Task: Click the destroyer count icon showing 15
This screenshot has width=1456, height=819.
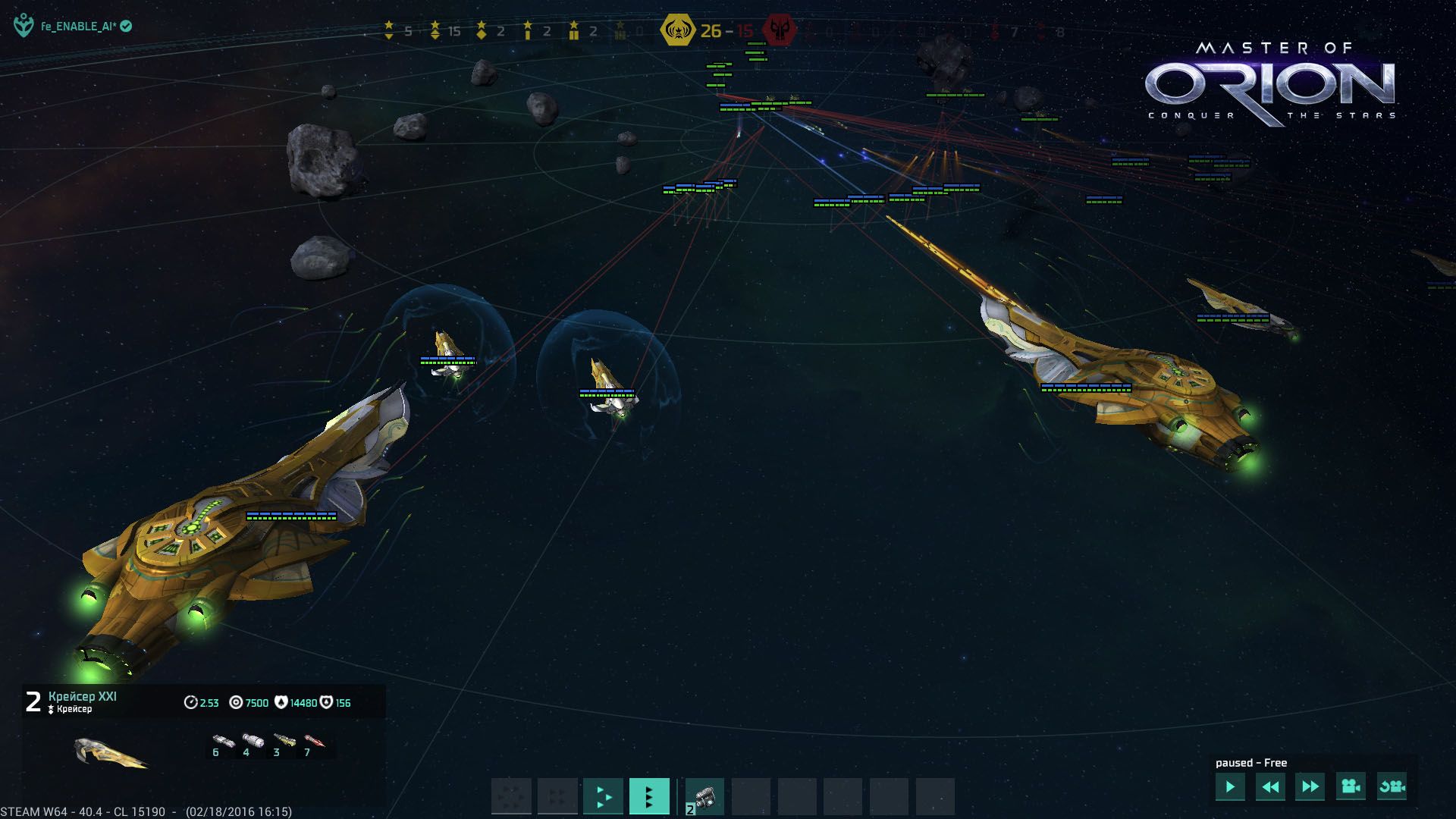Action: point(434,29)
